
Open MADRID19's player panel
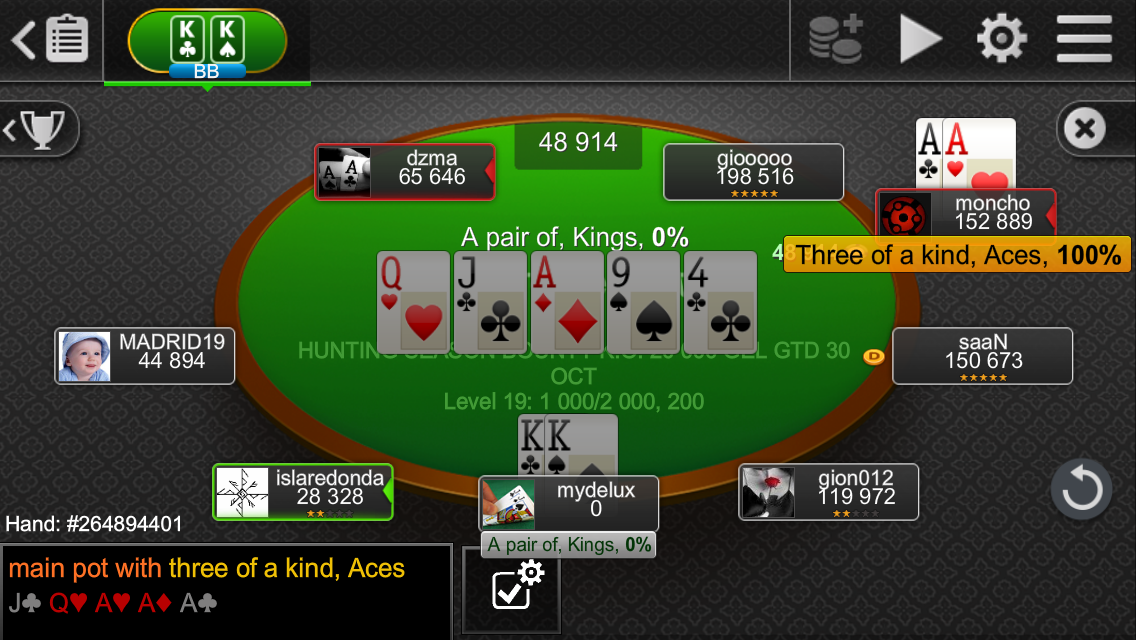pyautogui.click(x=145, y=356)
